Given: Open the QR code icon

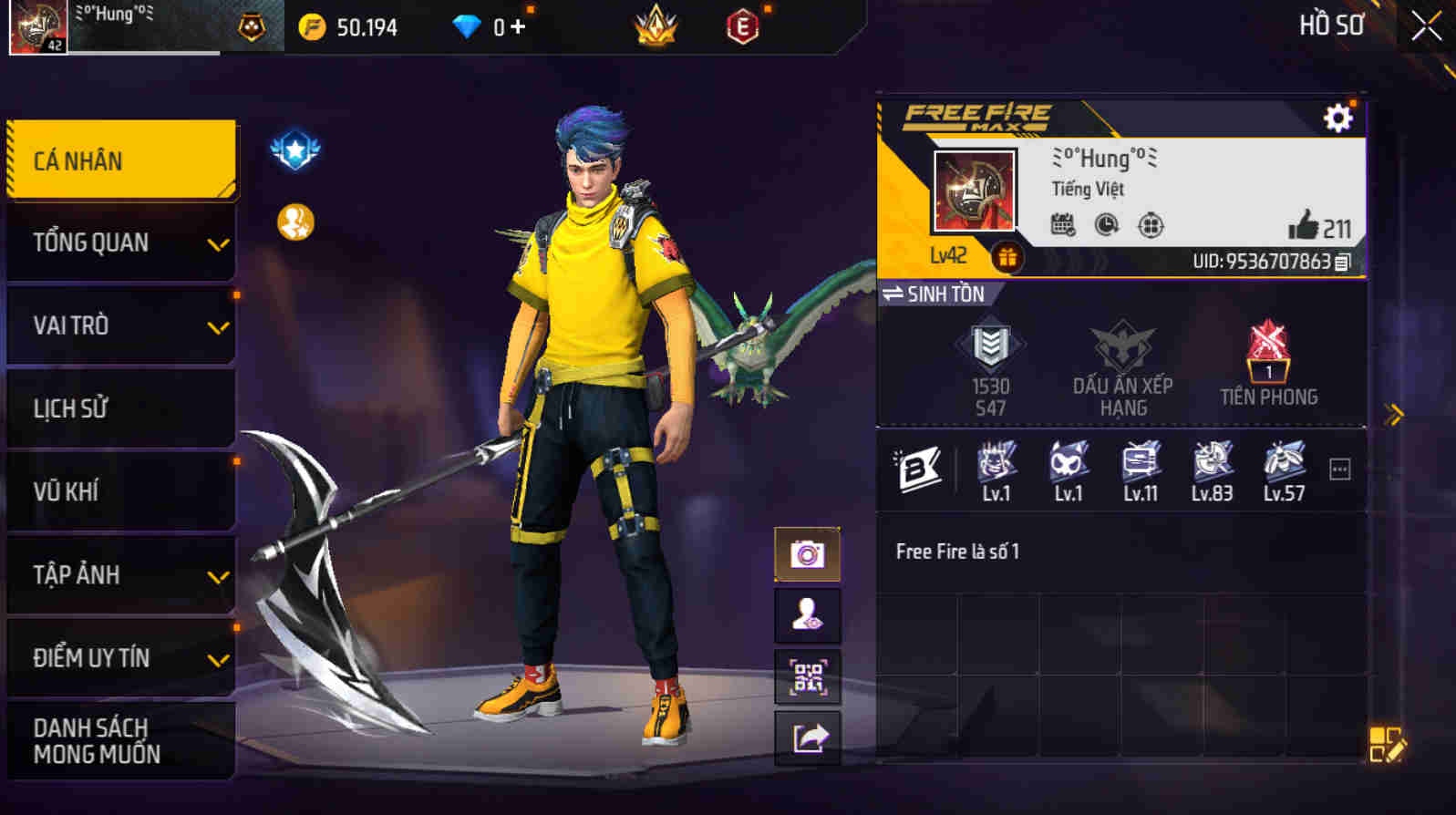Looking at the screenshot, I should click(x=808, y=676).
